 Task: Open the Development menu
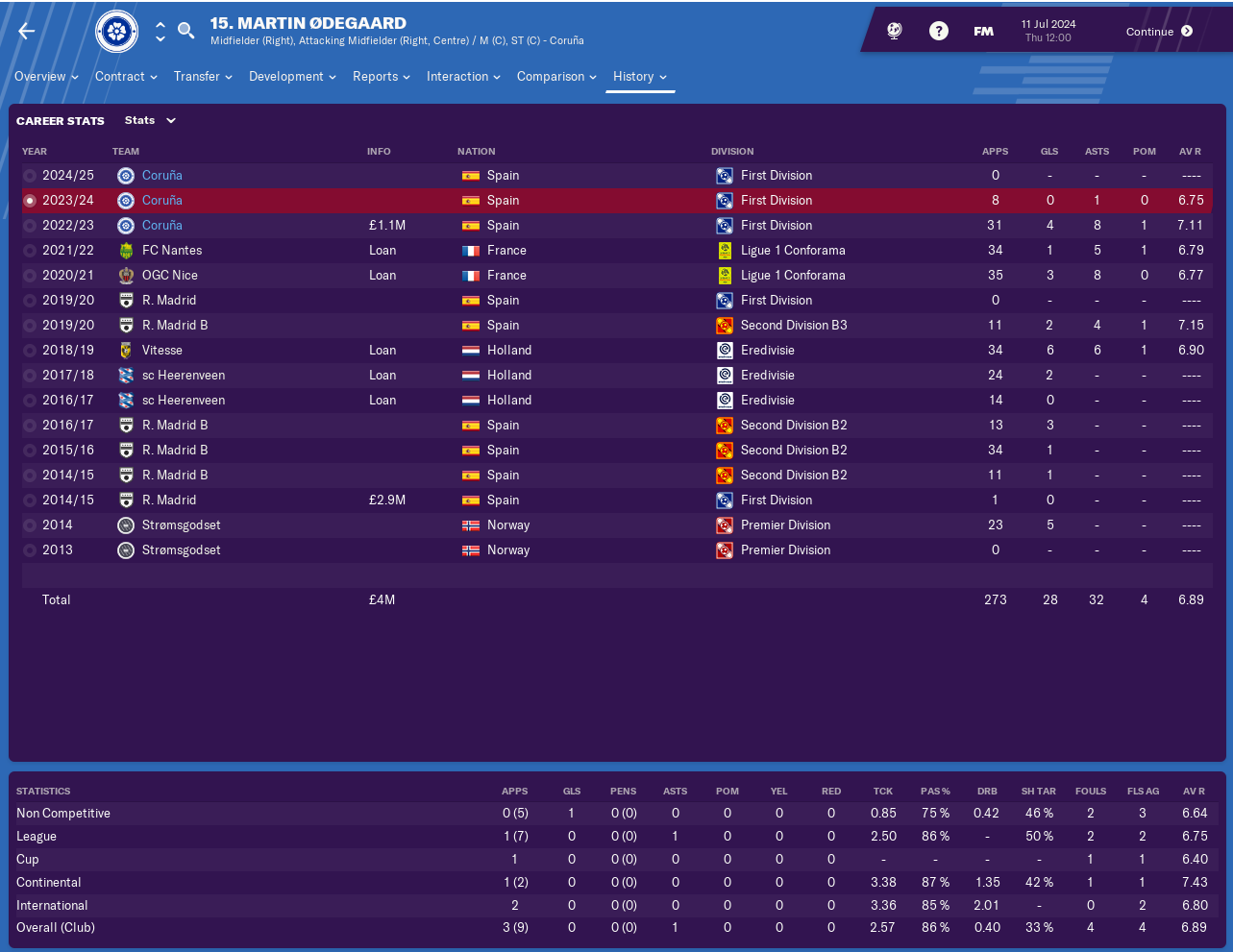click(x=292, y=77)
